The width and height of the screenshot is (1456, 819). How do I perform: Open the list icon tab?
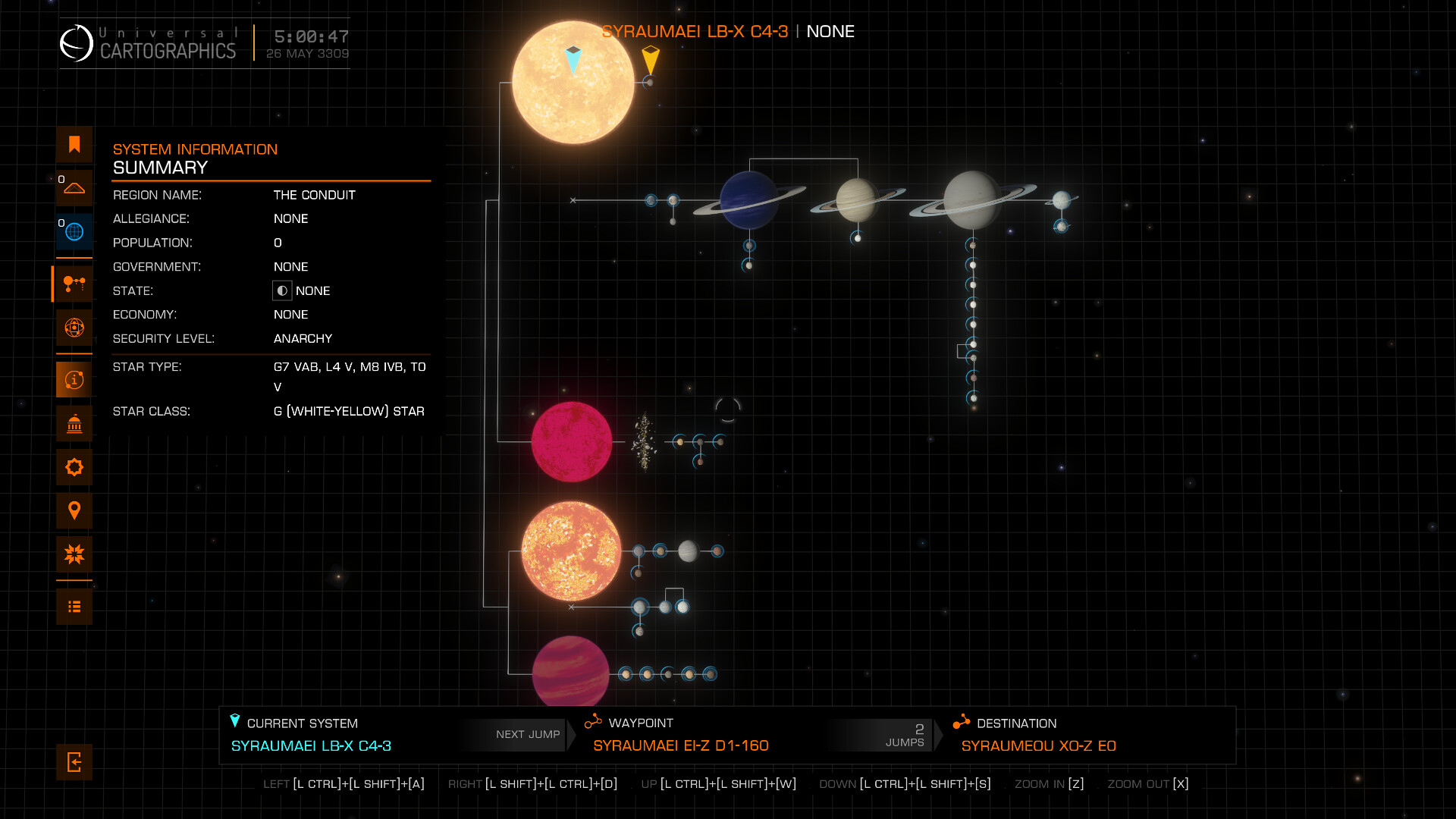pos(74,607)
